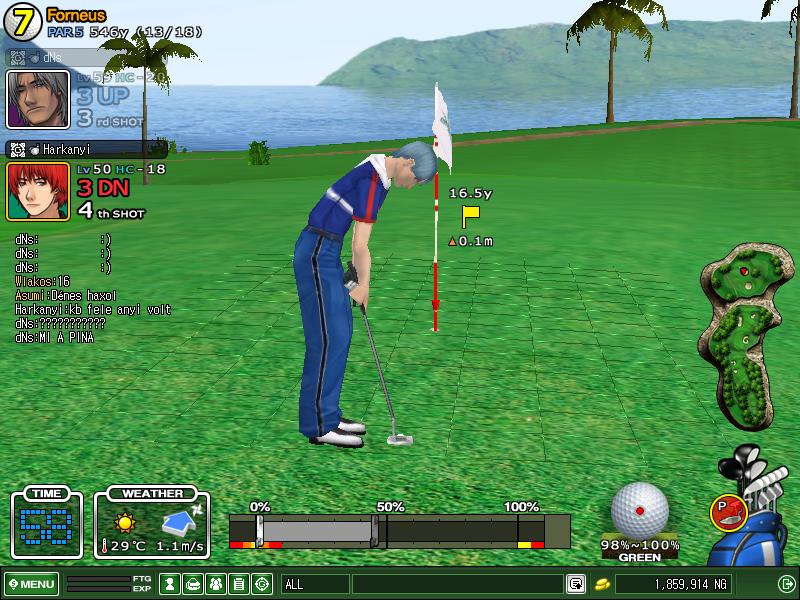Select Harkanyi player portrait
Image resolution: width=800 pixels, height=600 pixels.
point(38,191)
